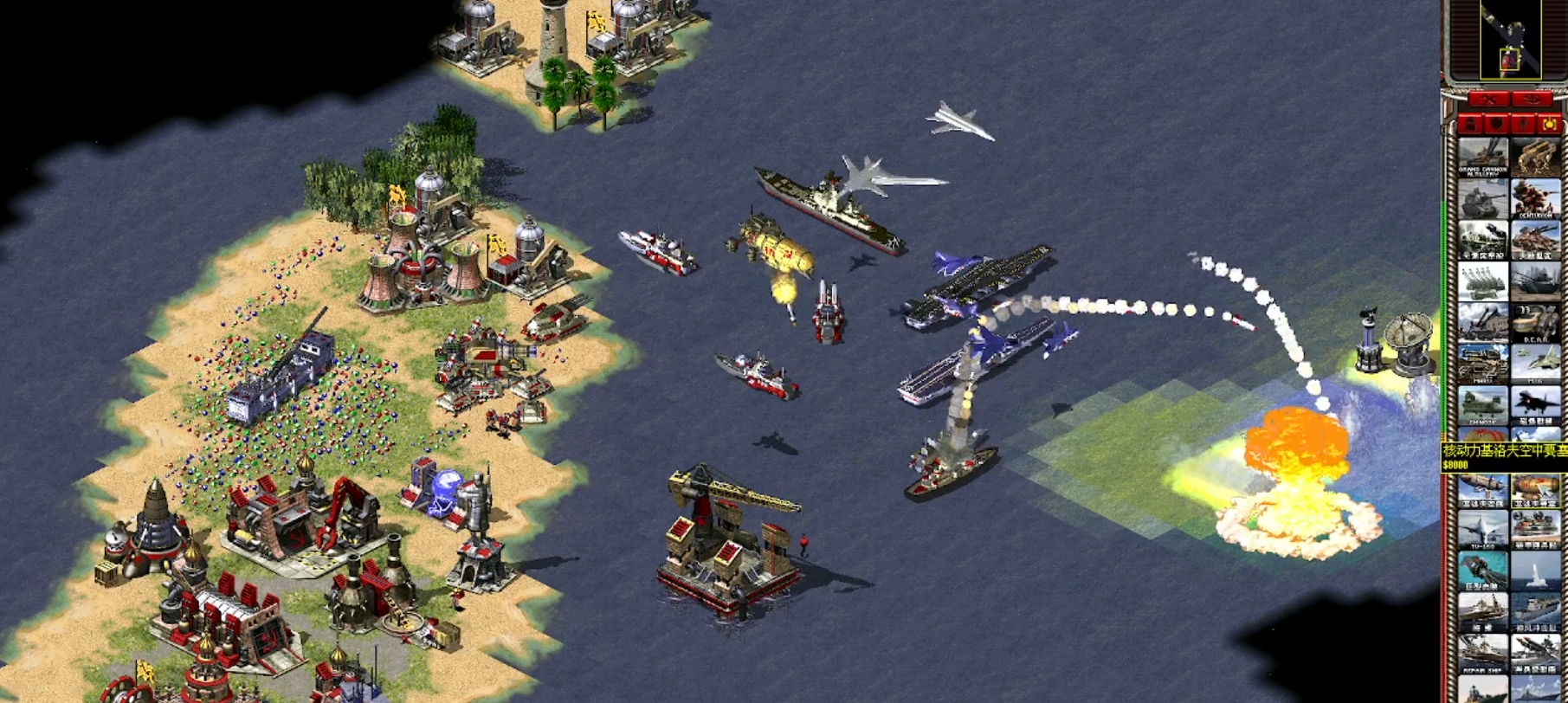Build the multi-missile launcher truck on snow
This screenshot has height=703, width=1568.
click(x=1482, y=282)
